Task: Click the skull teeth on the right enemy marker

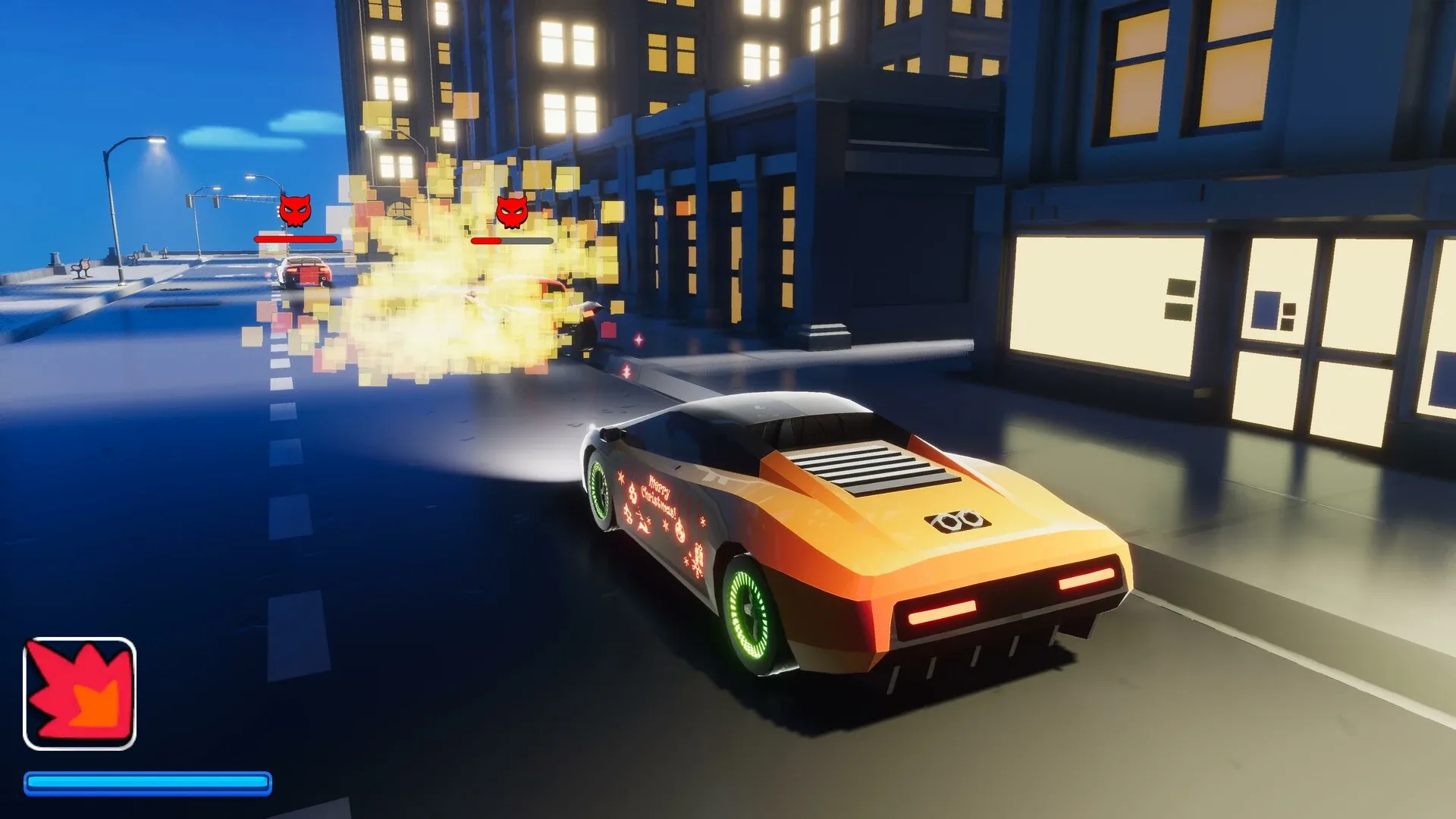Action: [513, 225]
